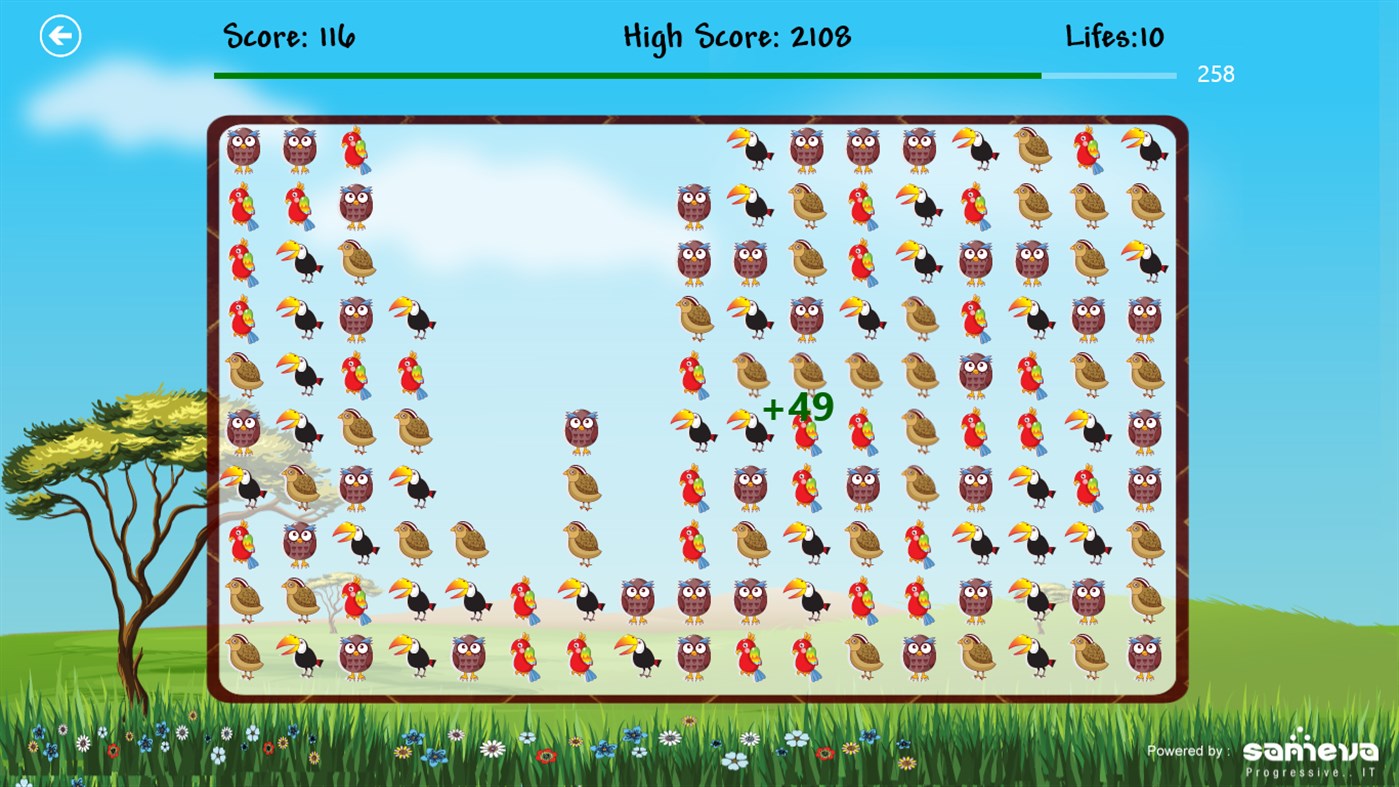Click the green level progress bar
Screen dimensions: 1399x787
point(625,75)
